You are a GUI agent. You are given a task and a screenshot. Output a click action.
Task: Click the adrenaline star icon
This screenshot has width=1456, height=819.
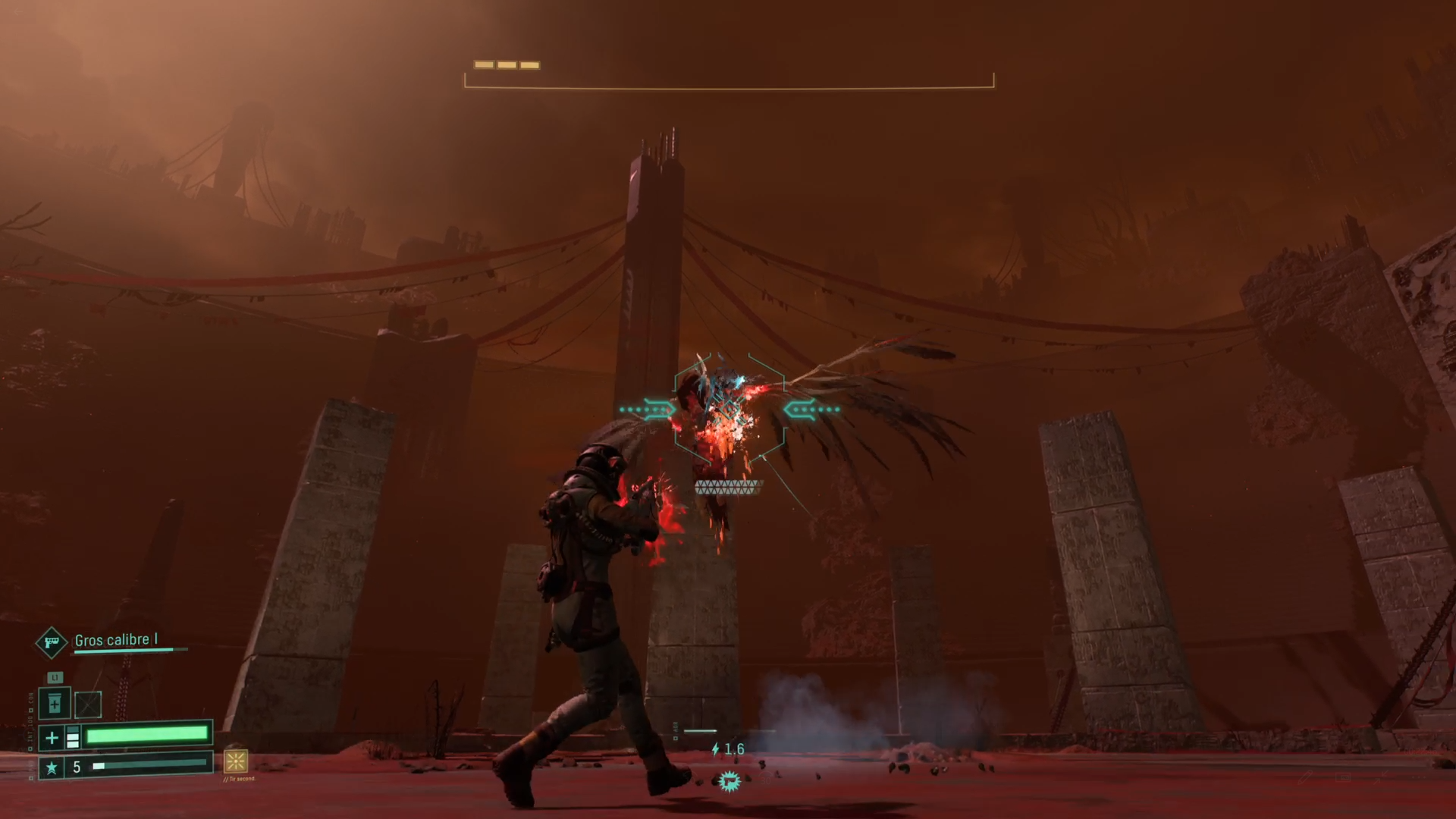point(50,767)
